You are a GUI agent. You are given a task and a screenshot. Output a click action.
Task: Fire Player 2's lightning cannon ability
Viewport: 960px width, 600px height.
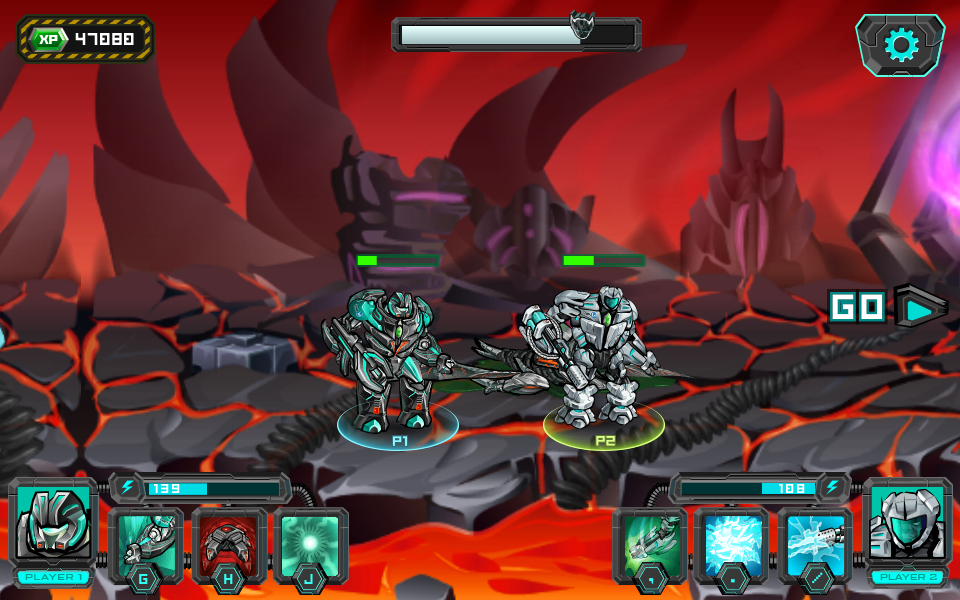tap(815, 543)
